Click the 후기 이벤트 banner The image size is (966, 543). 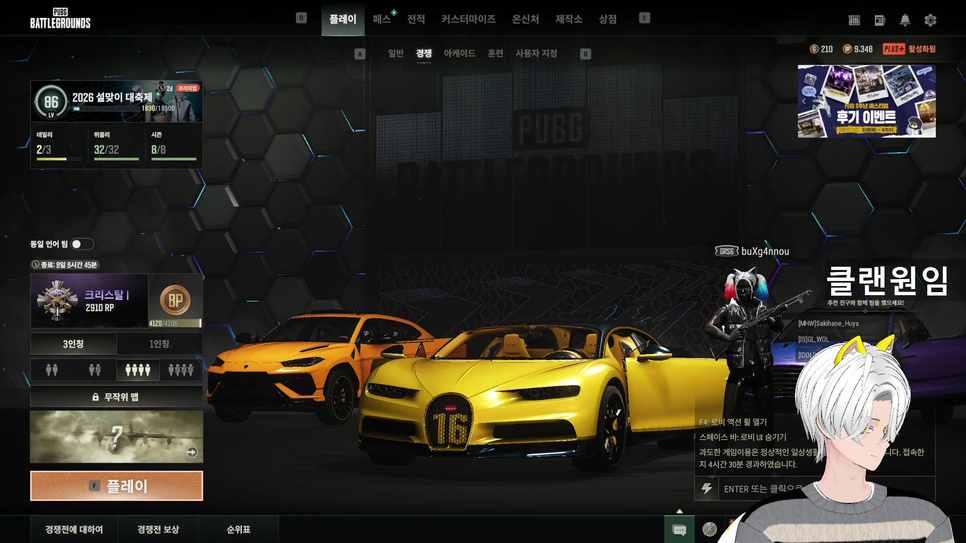(866, 101)
